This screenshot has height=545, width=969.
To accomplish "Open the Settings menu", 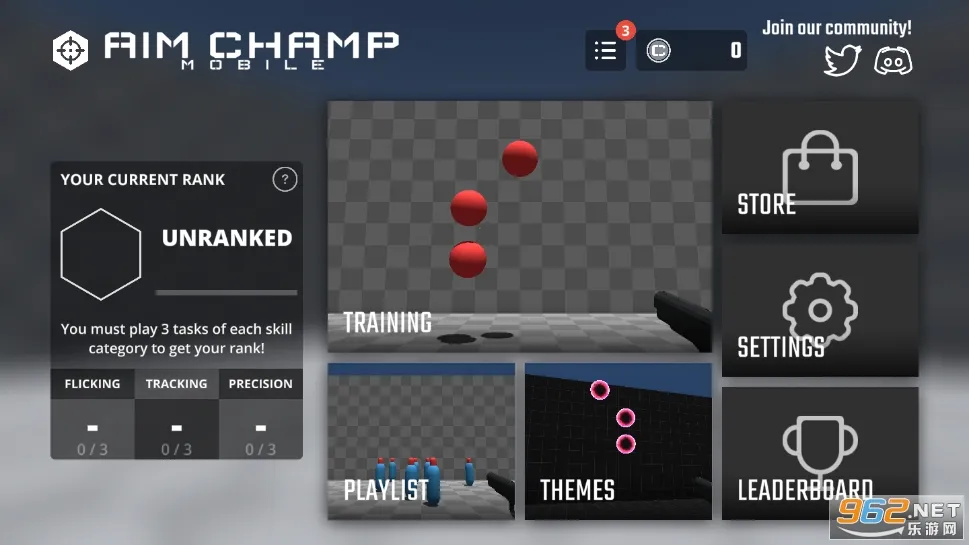I will pyautogui.click(x=820, y=311).
